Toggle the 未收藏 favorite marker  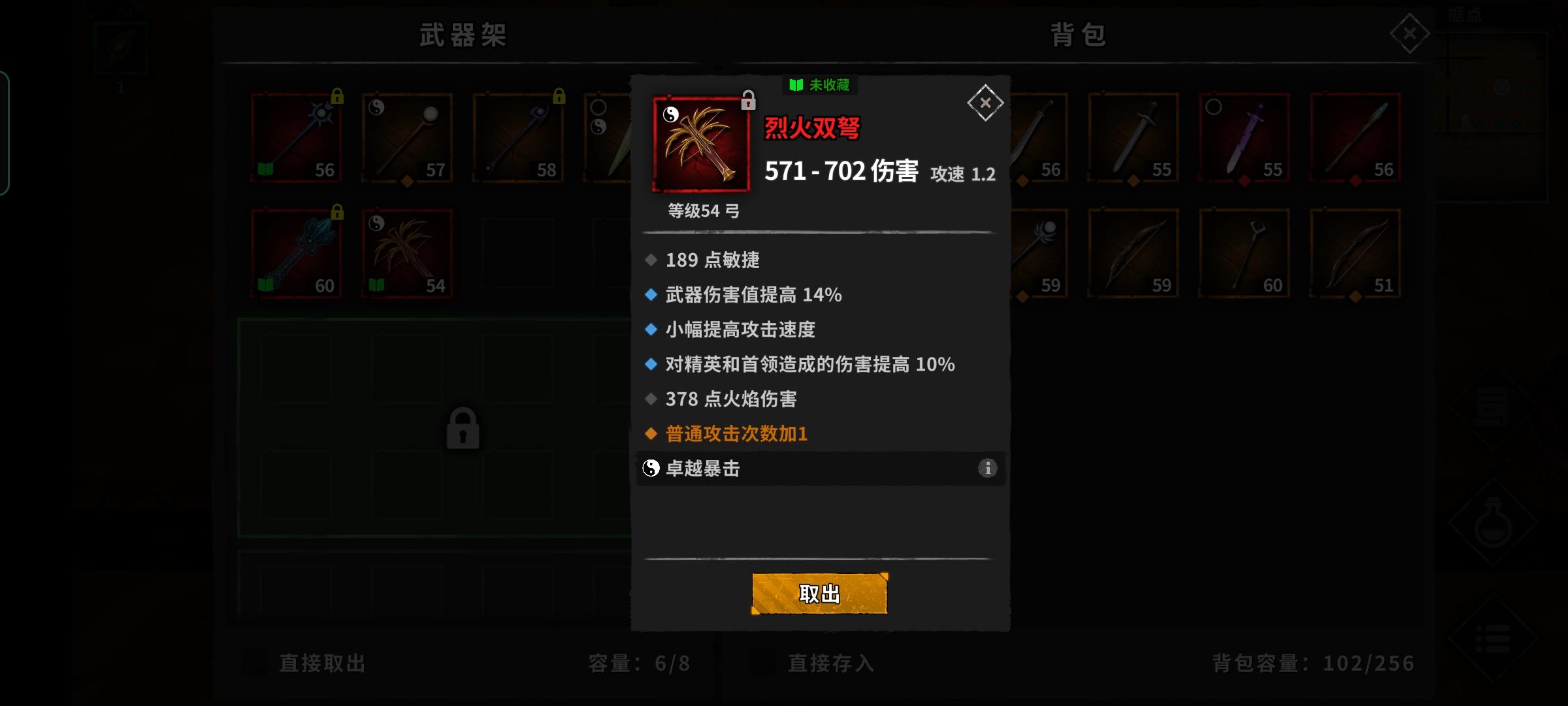(x=819, y=86)
